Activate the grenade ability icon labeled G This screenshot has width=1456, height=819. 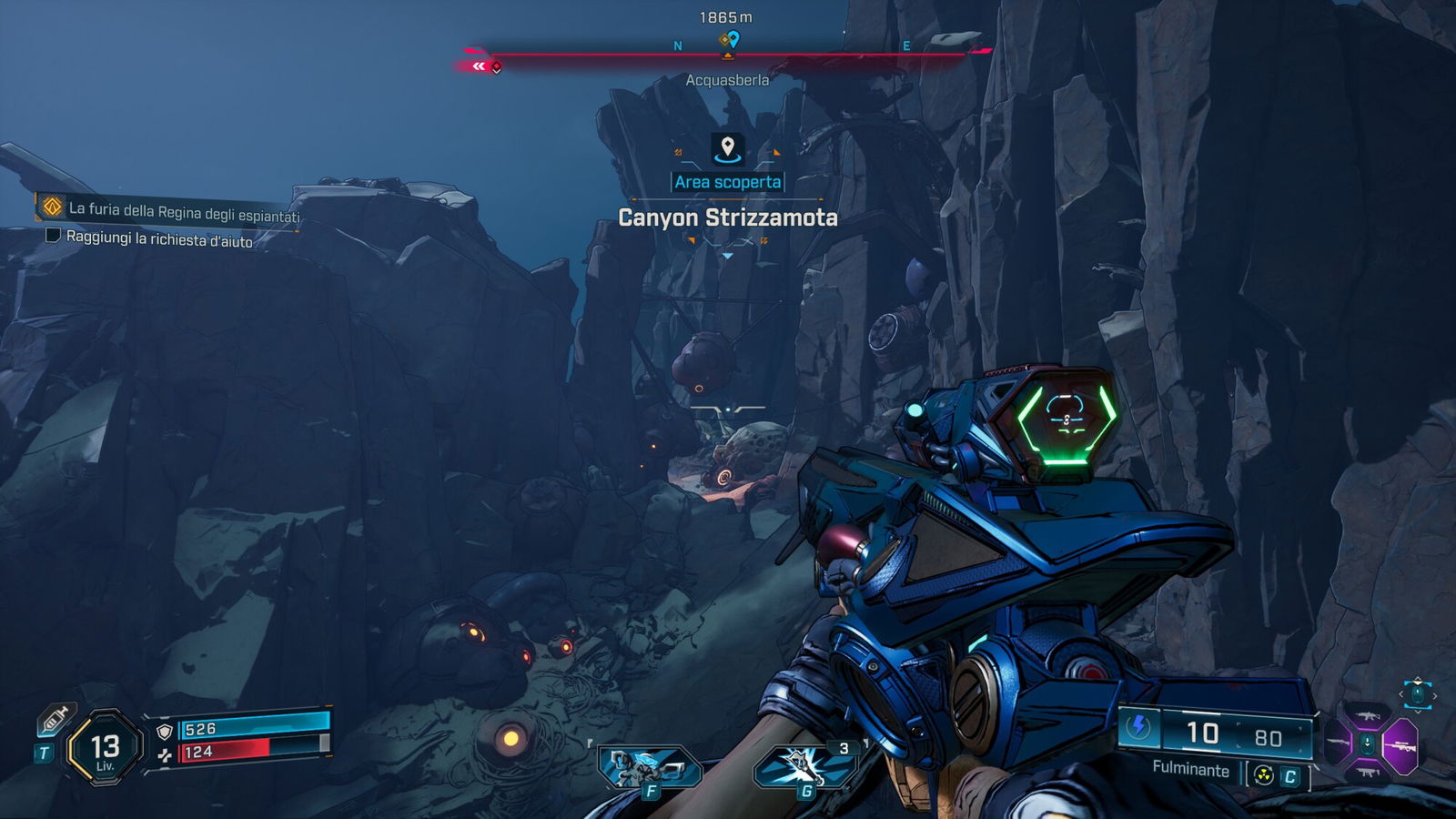pos(804,766)
